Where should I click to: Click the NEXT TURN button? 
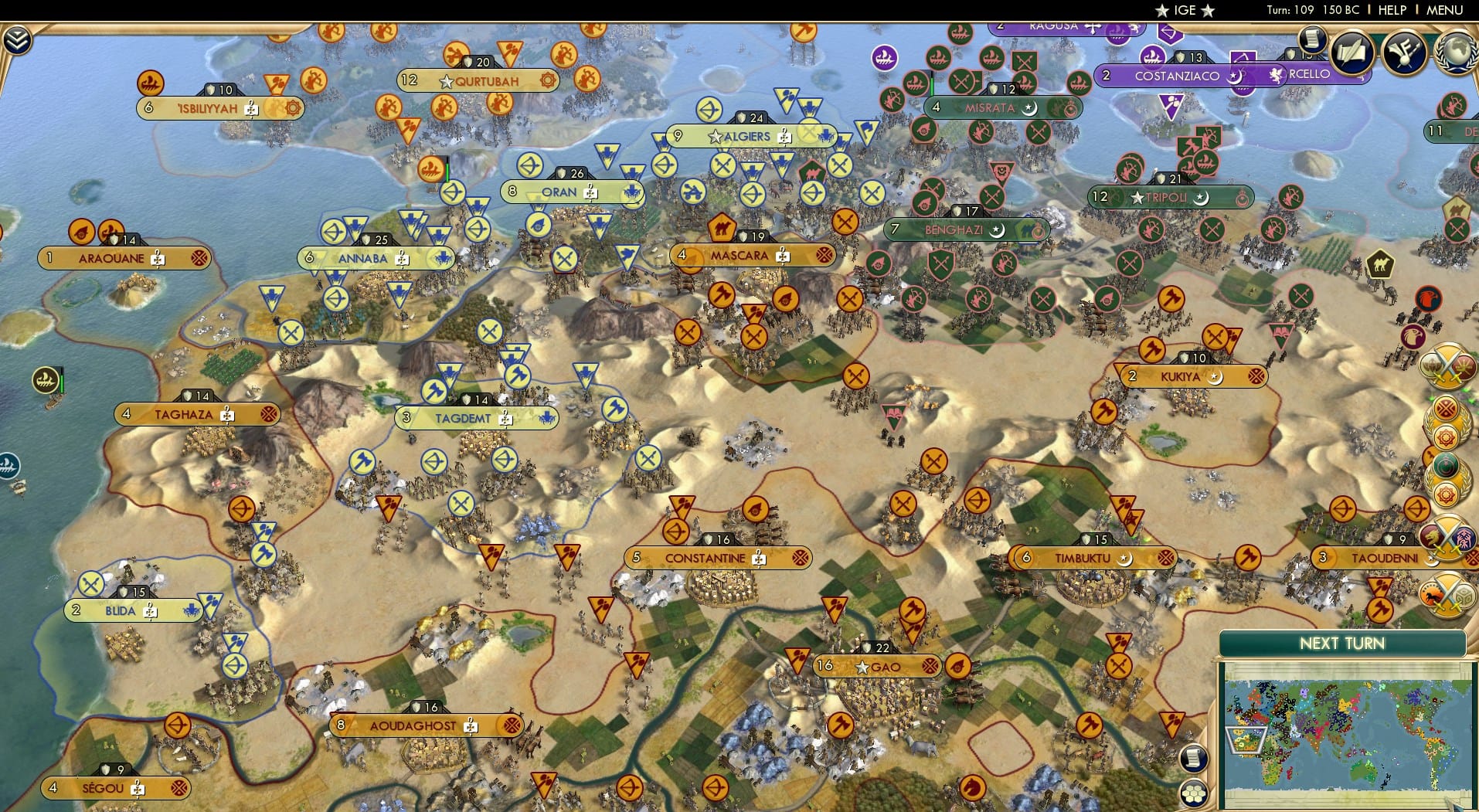[1345, 643]
